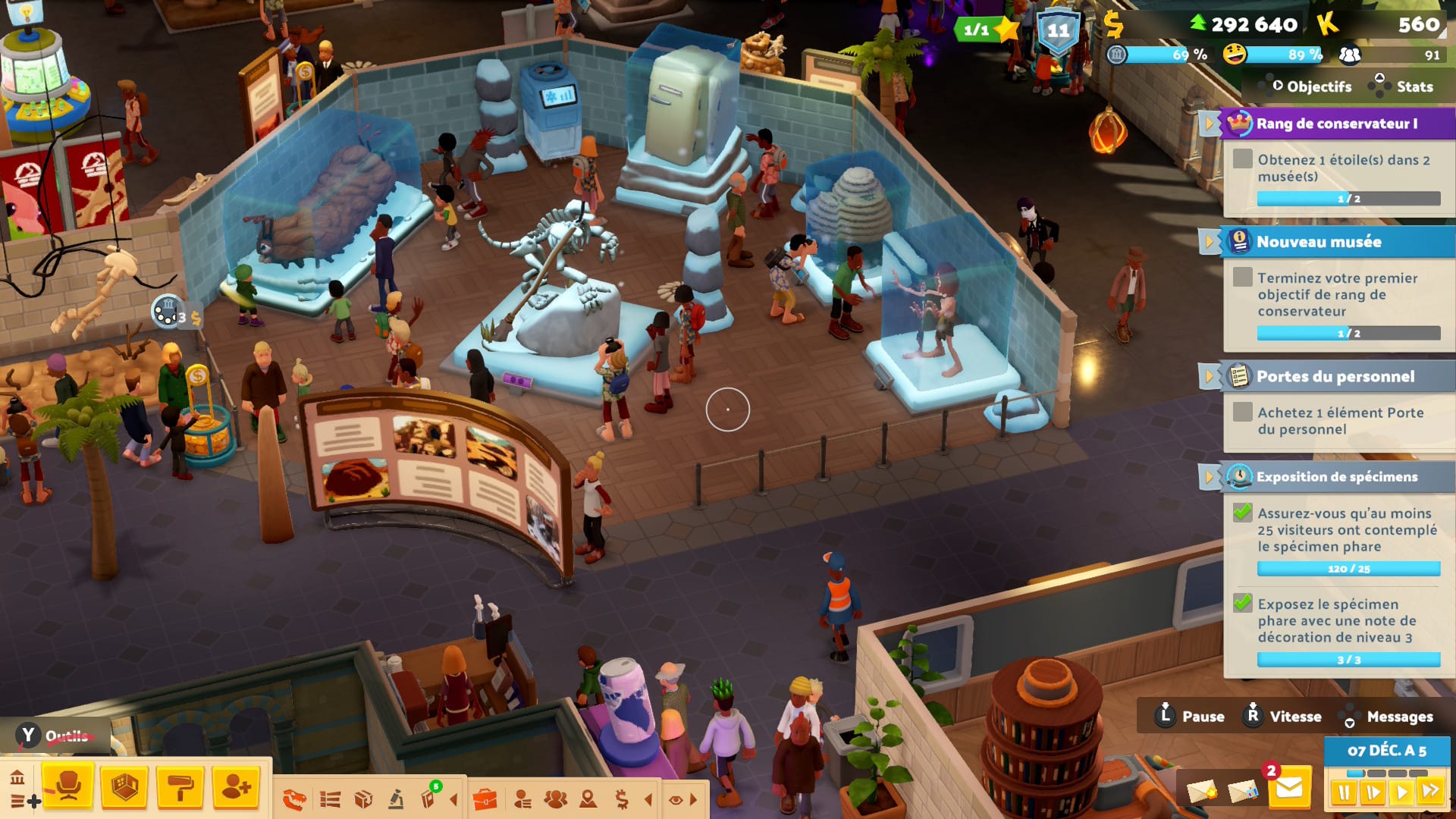Collapse the Nouveau musée objective panel
The height and width of the screenshot is (819, 1456).
point(1208,242)
